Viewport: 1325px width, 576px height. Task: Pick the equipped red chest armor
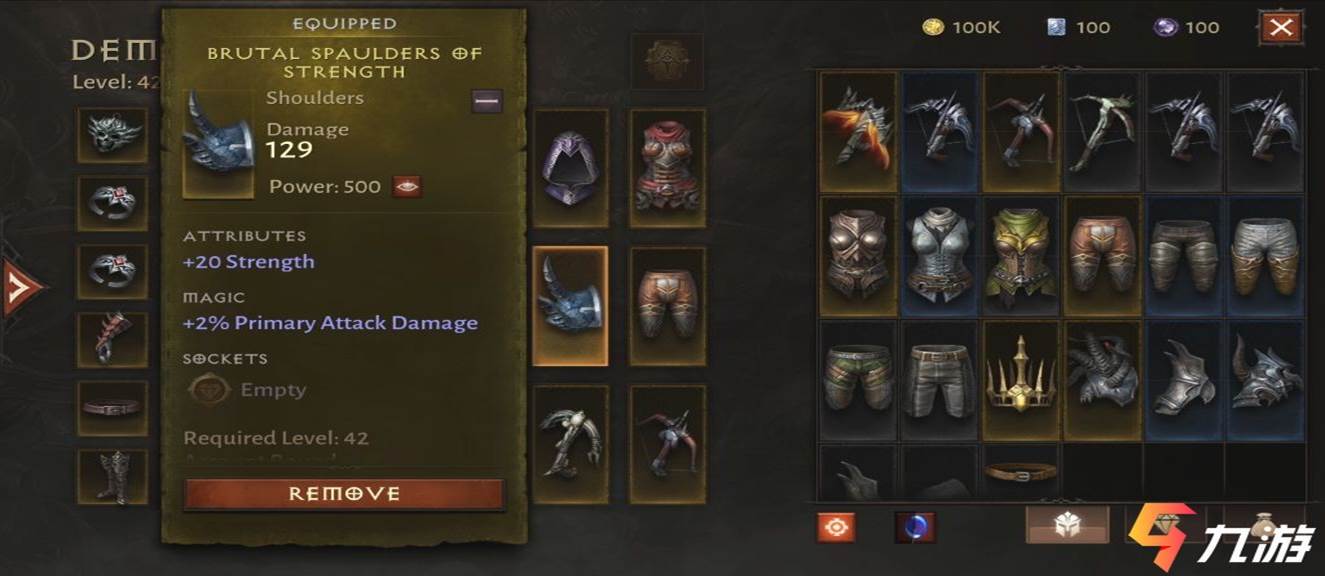(x=667, y=168)
